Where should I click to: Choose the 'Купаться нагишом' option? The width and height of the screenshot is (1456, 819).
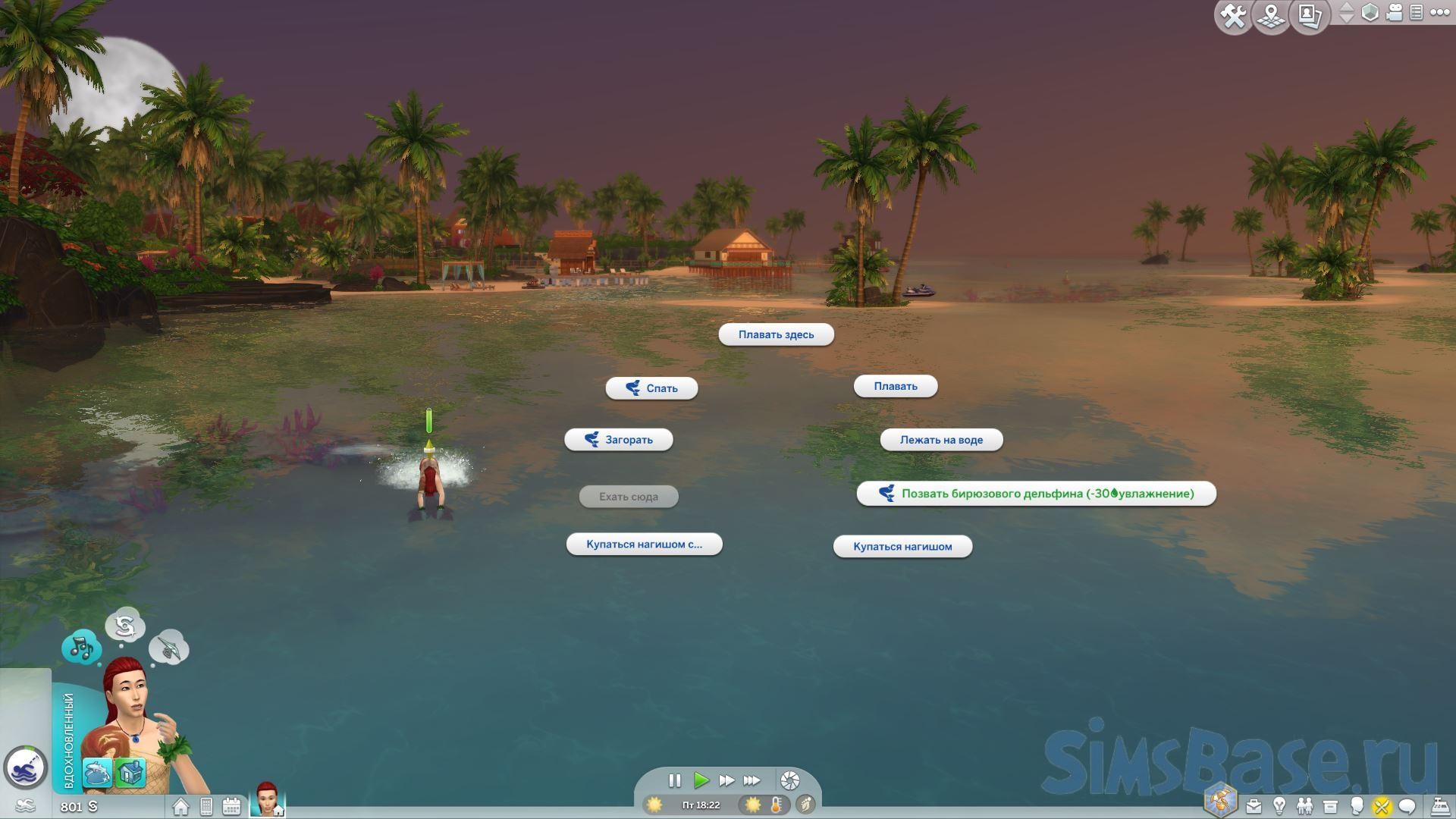click(x=902, y=547)
